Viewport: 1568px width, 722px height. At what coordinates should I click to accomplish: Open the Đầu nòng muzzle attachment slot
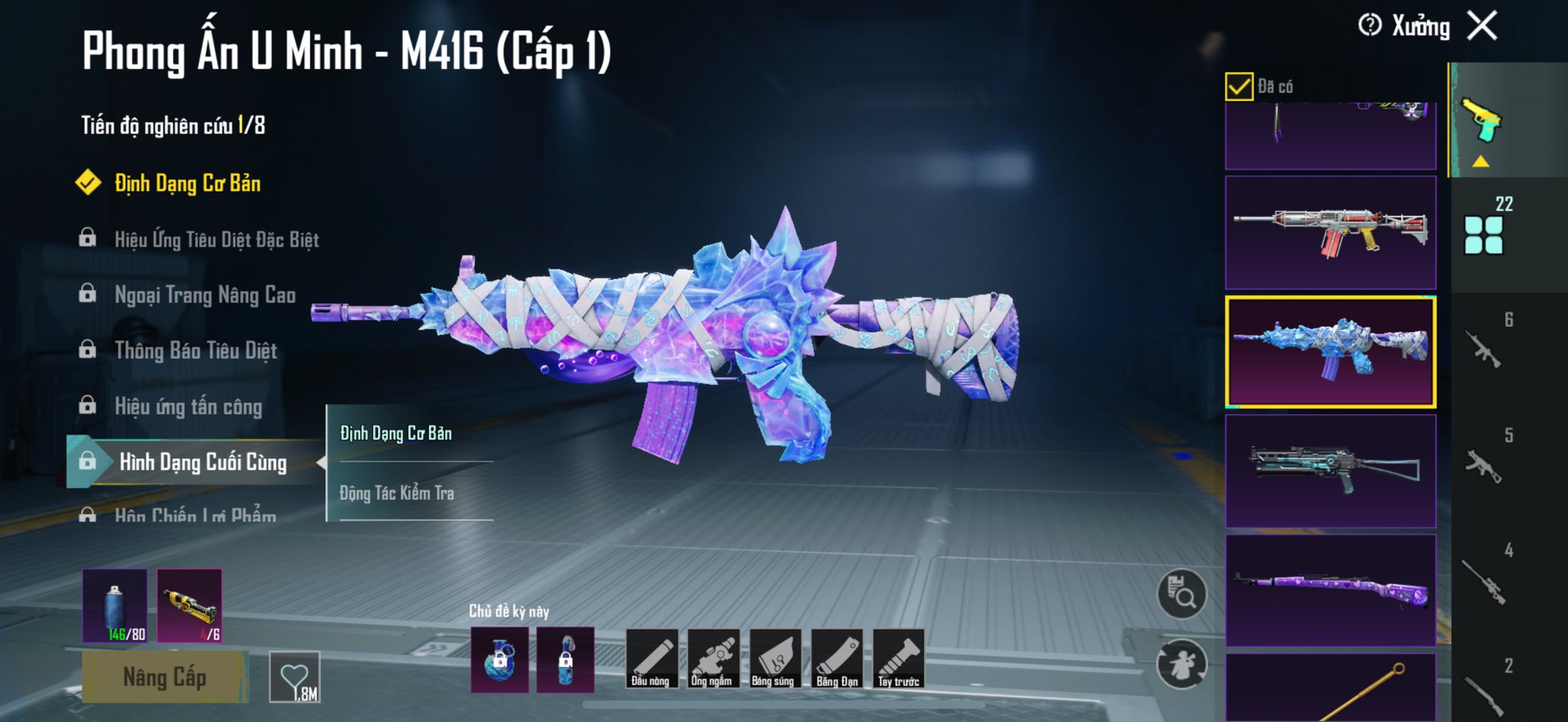point(652,658)
